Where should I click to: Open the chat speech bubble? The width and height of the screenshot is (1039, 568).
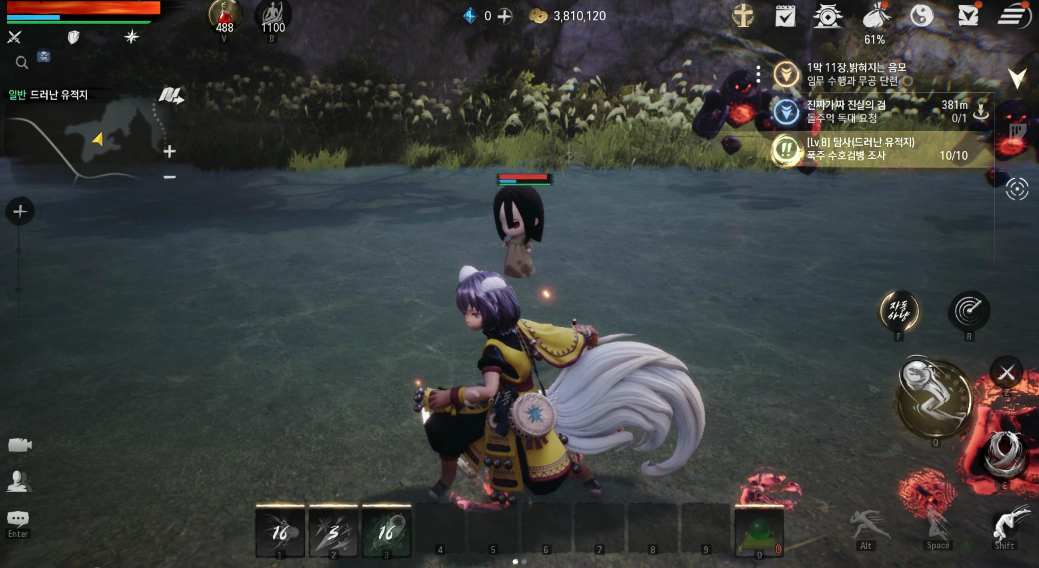[18, 519]
